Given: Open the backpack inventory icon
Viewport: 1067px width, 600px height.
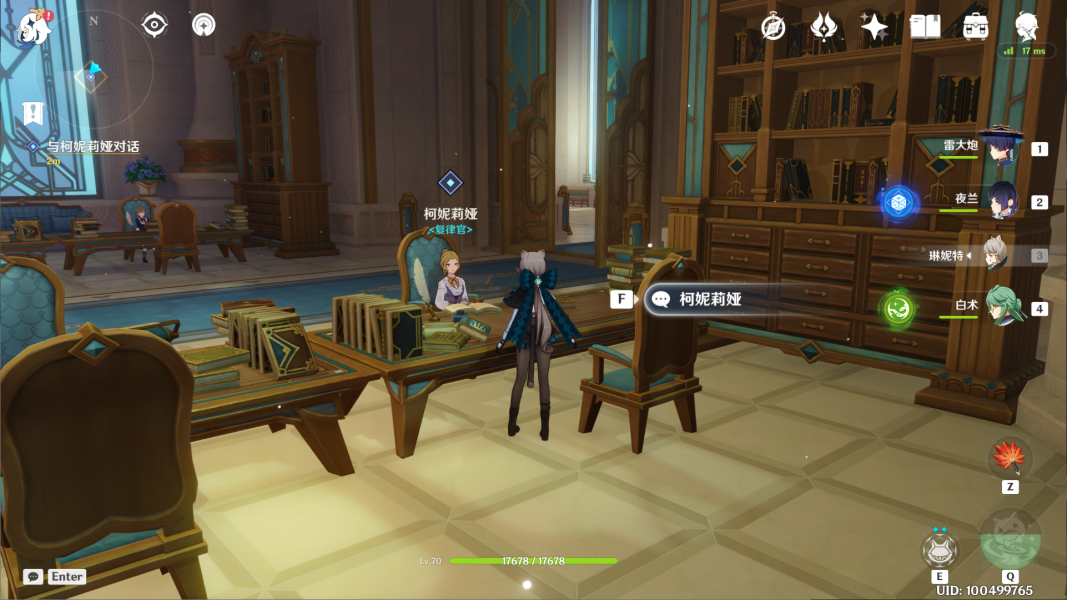Looking at the screenshot, I should click(975, 27).
